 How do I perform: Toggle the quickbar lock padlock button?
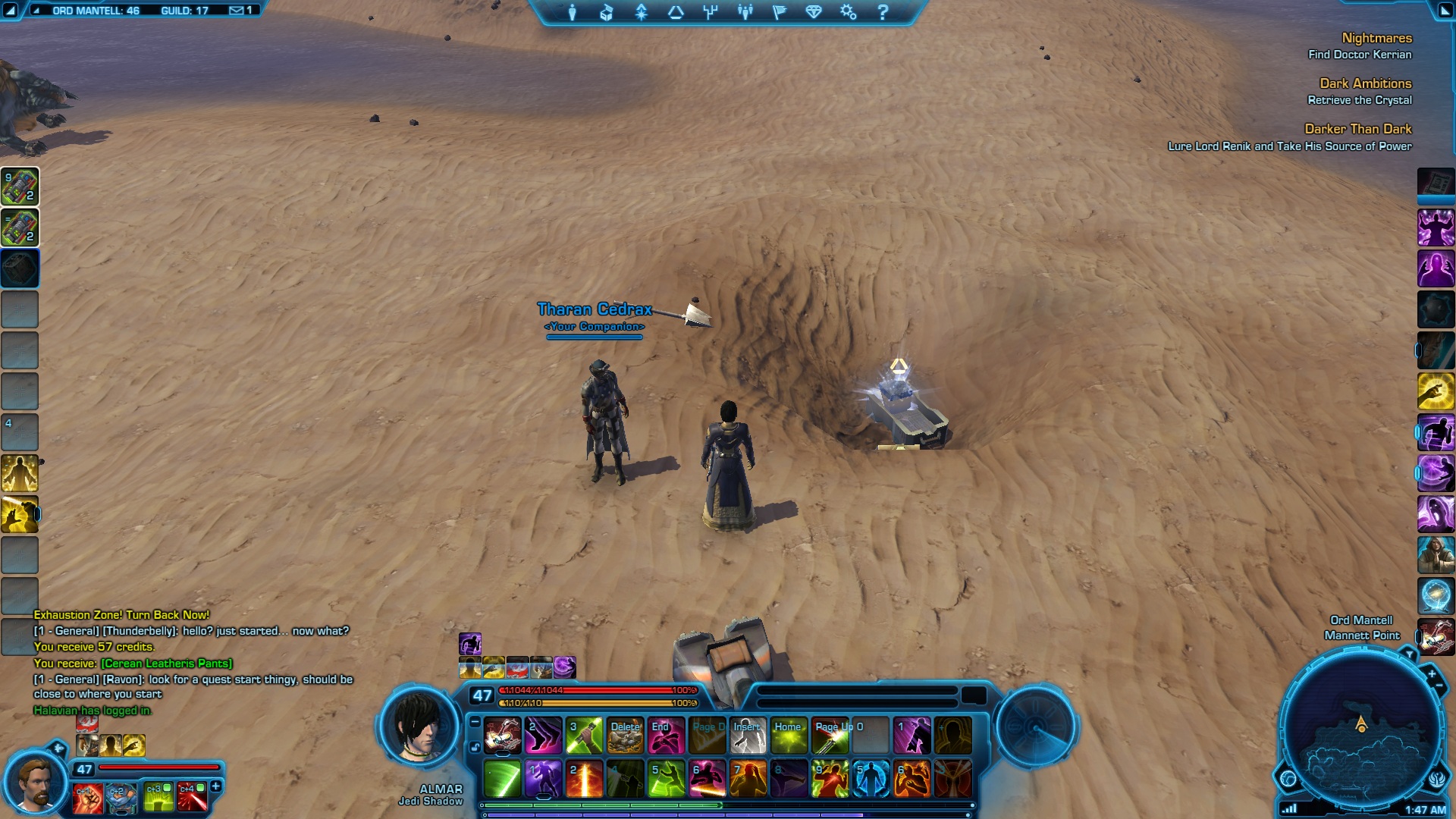coord(475,747)
